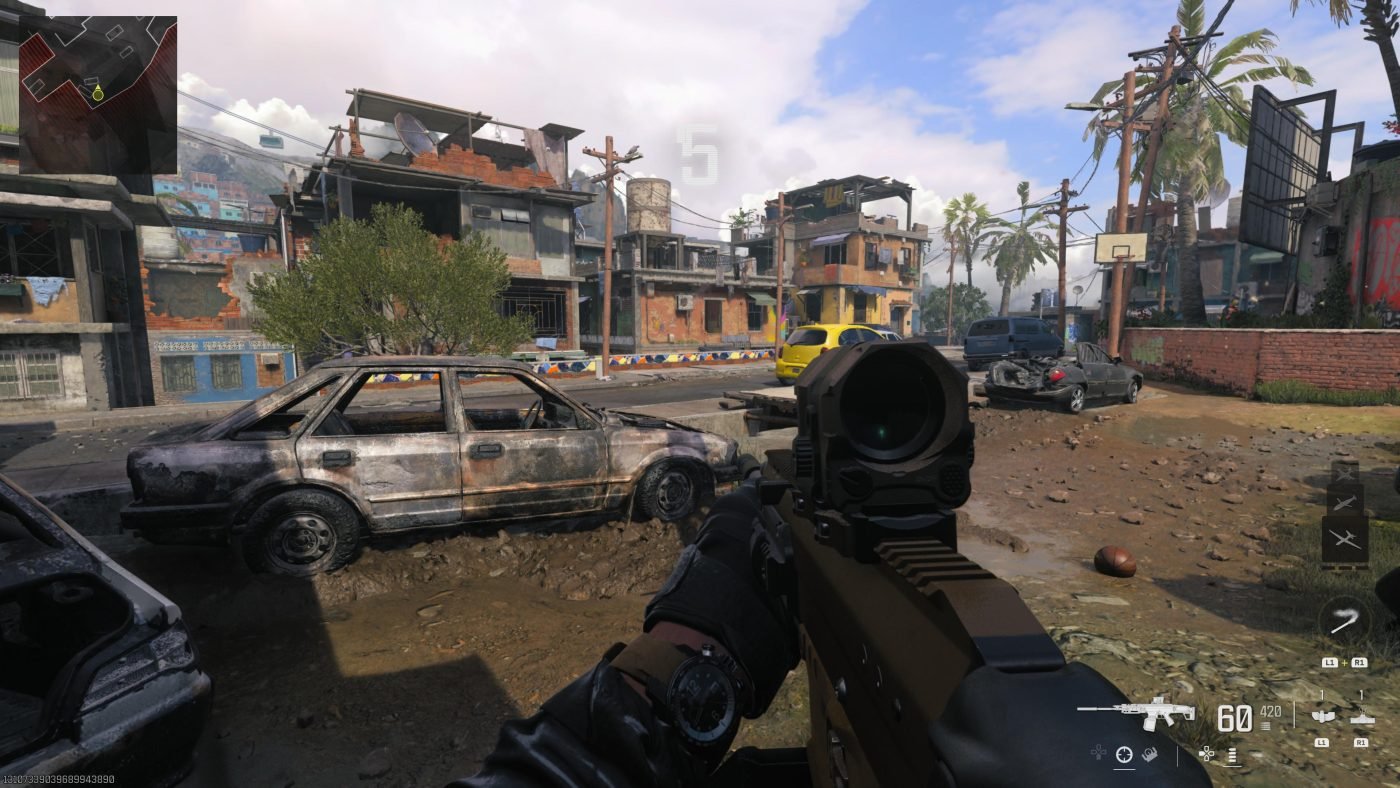1400x788 pixels.
Task: Click the fire mode bars indicator
Action: point(1233,755)
